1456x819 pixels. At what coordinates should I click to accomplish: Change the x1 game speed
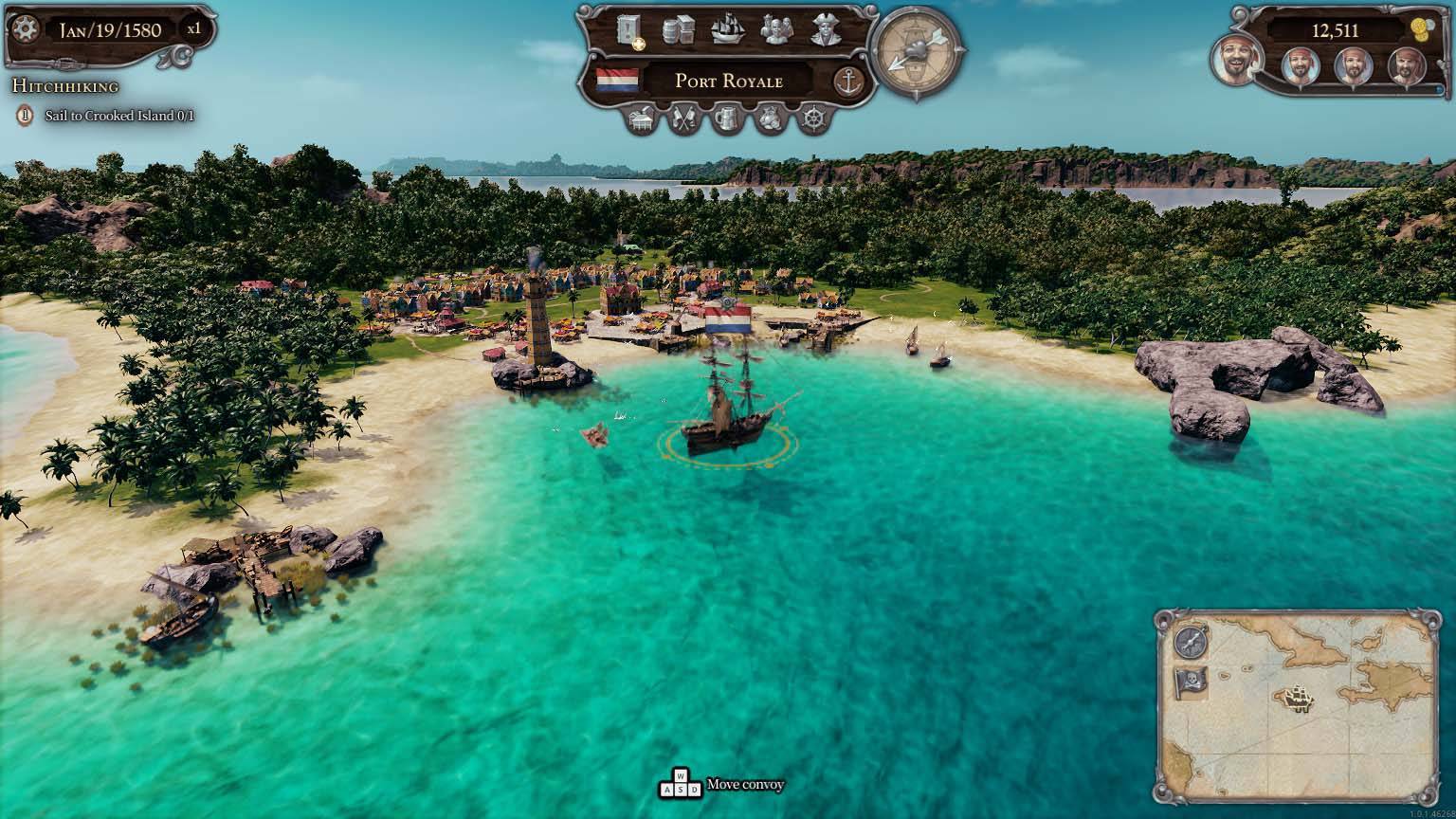pyautogui.click(x=193, y=29)
